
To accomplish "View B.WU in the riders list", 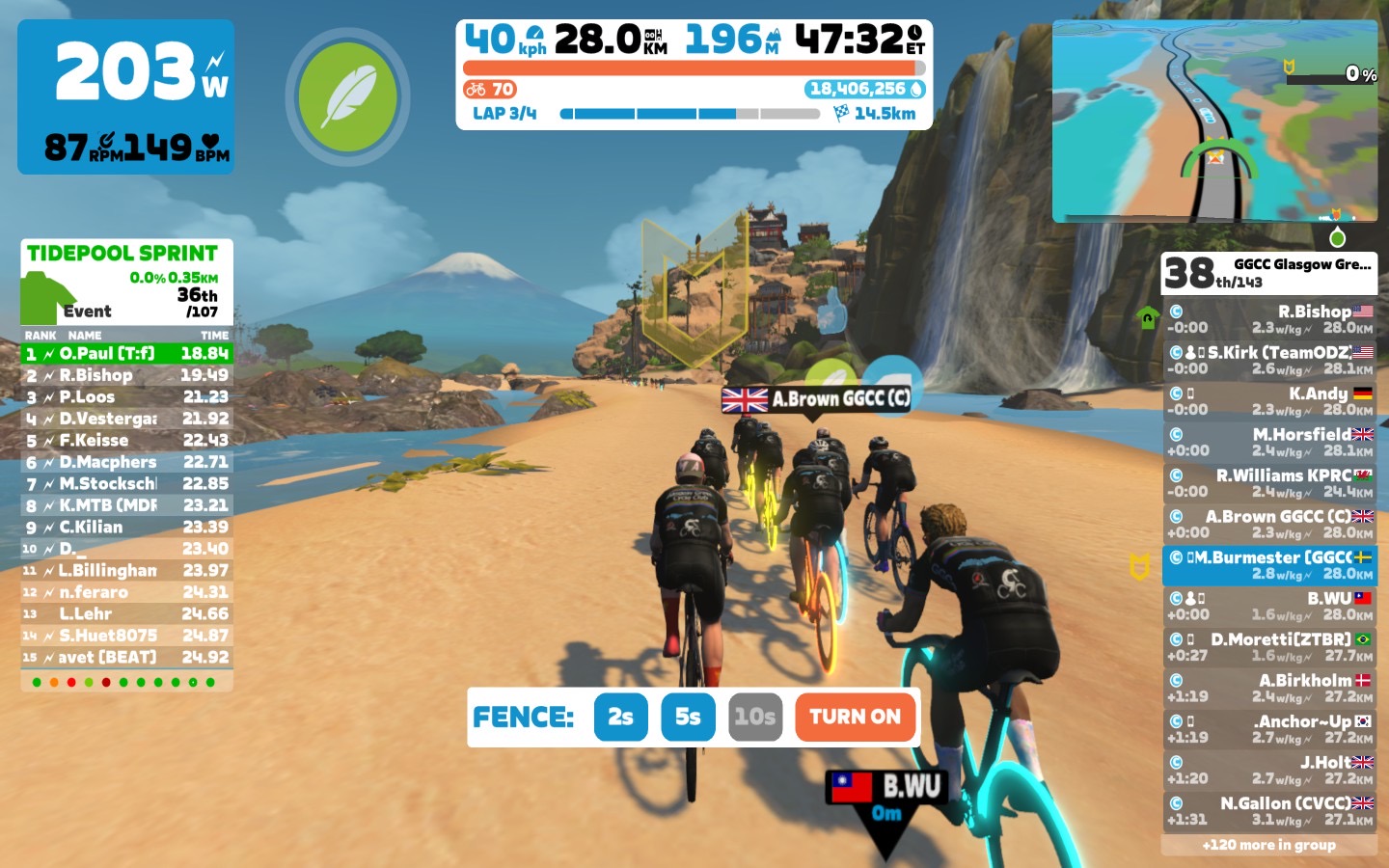I will point(1268,606).
